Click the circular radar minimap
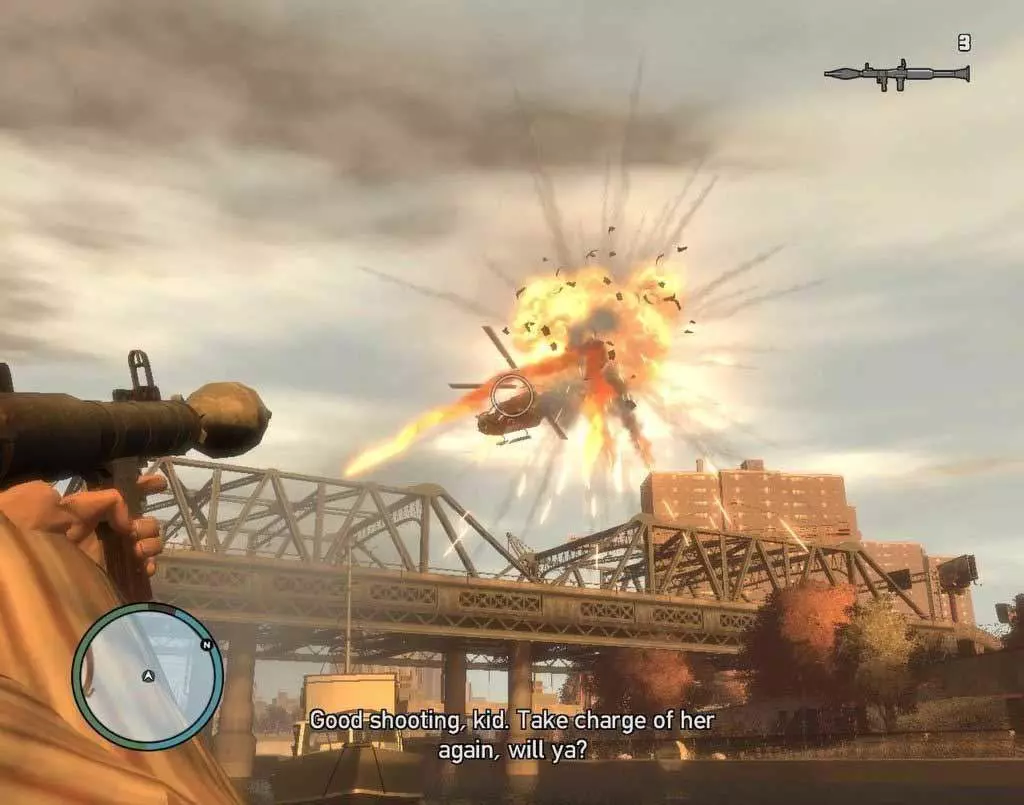Screen dimensions: 1024x805 click(148, 677)
